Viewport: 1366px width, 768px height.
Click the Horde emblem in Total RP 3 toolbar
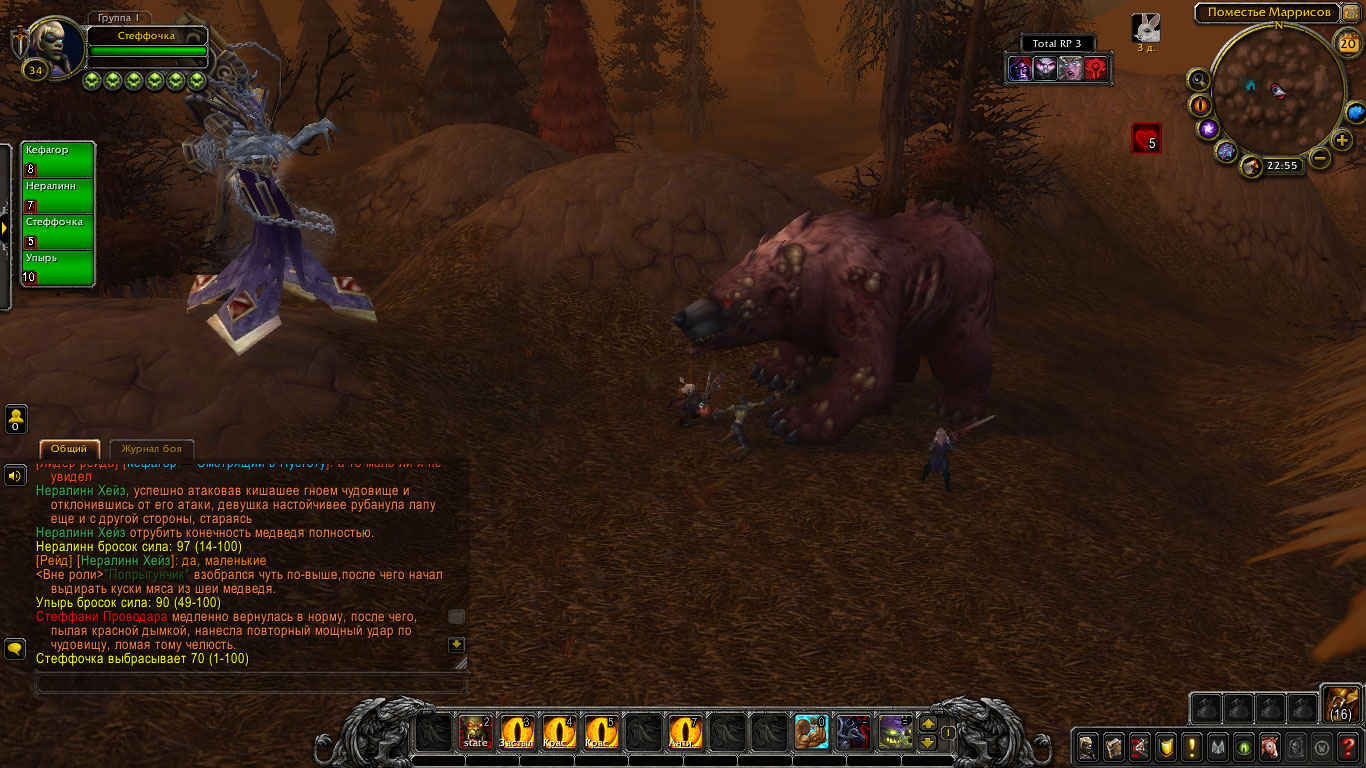[x=1096, y=68]
